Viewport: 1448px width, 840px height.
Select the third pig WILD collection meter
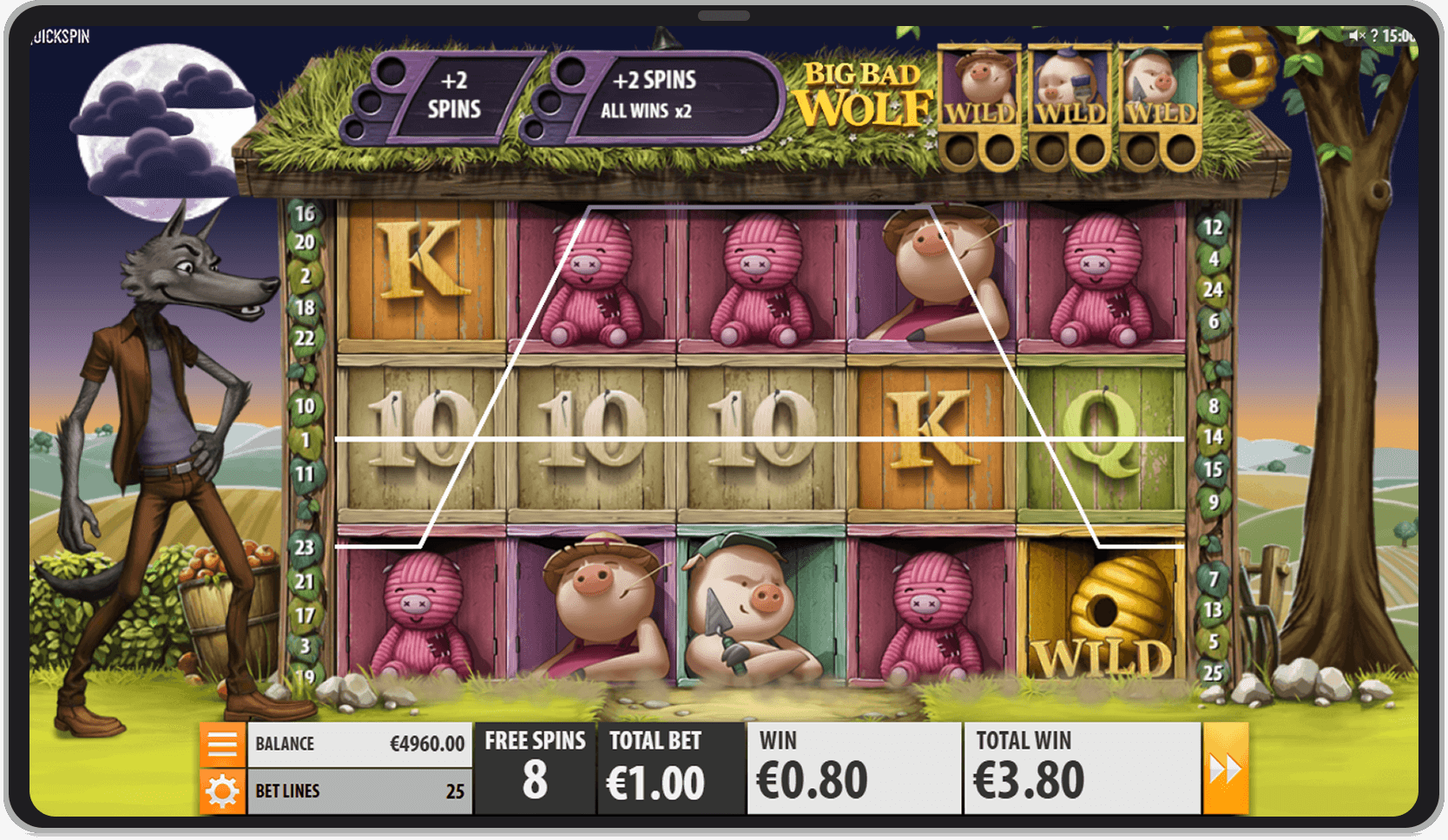1162,104
